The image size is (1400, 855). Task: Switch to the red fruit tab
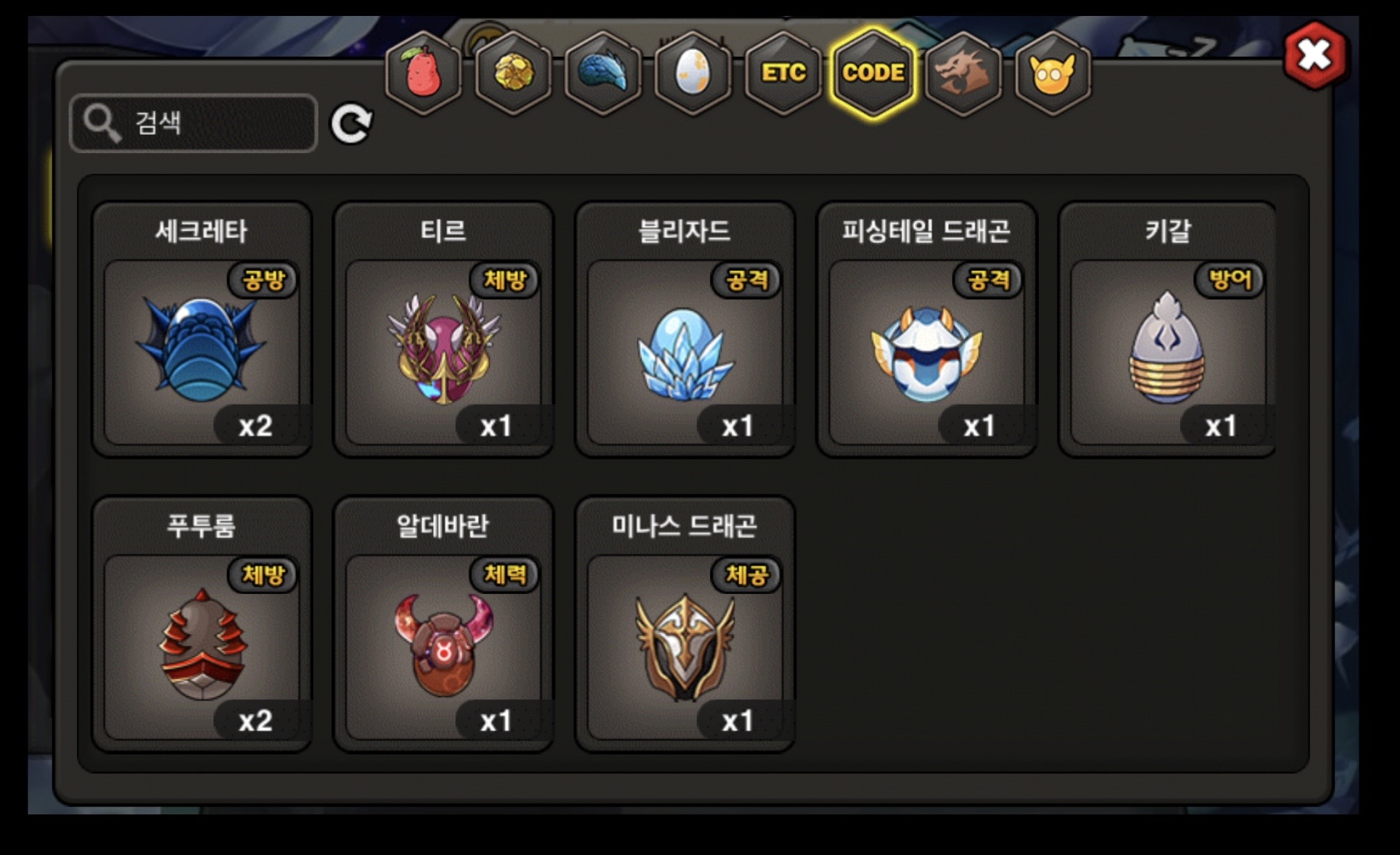(x=424, y=73)
